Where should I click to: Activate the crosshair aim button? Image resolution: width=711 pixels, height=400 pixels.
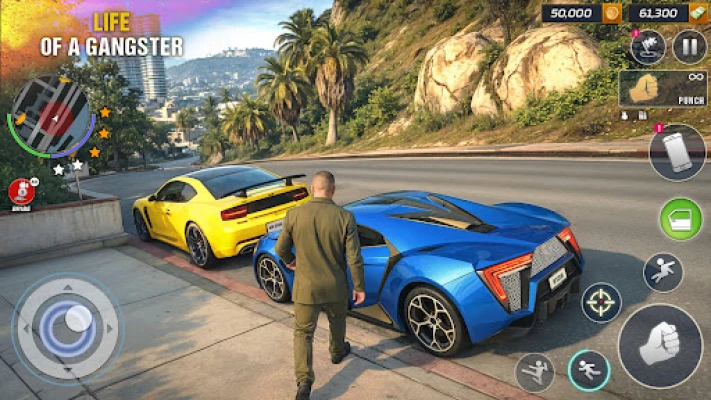coord(601,302)
